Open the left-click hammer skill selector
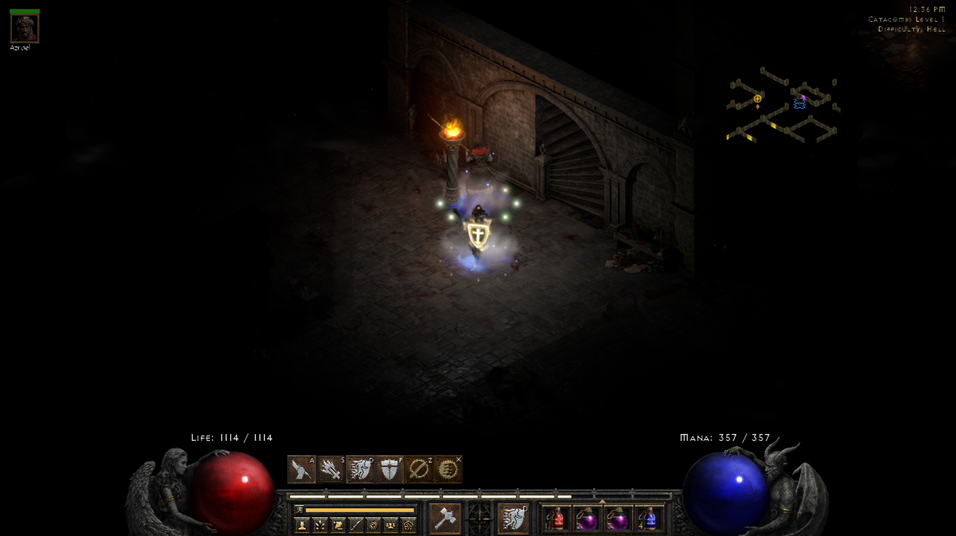 click(445, 518)
